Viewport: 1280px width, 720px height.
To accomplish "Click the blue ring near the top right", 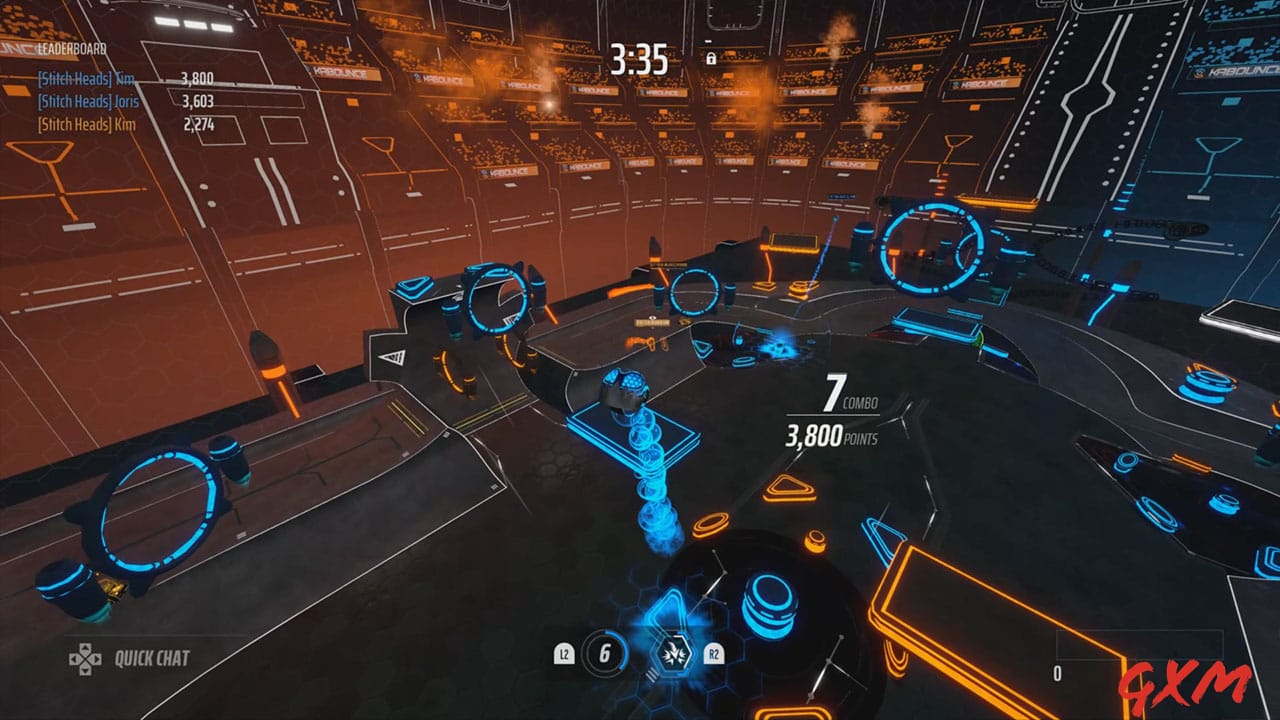I will coord(930,248).
